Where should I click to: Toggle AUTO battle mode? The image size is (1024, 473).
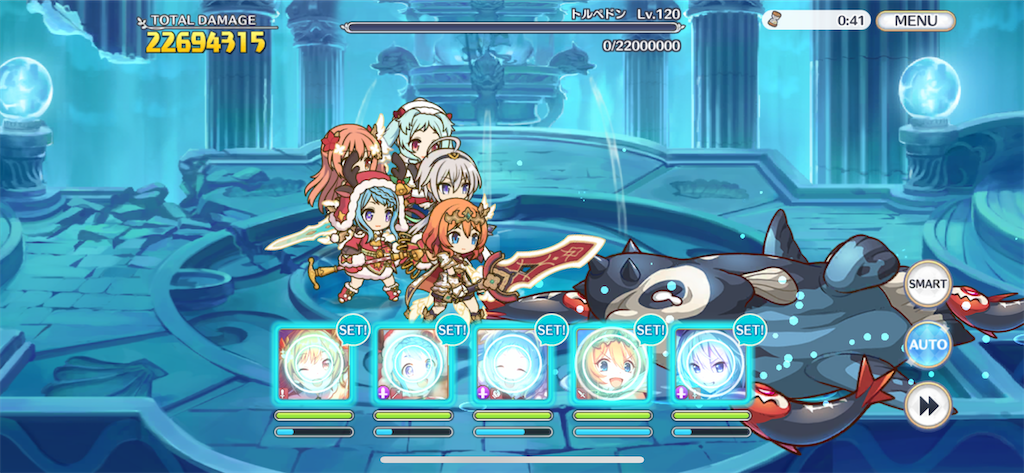coord(926,345)
